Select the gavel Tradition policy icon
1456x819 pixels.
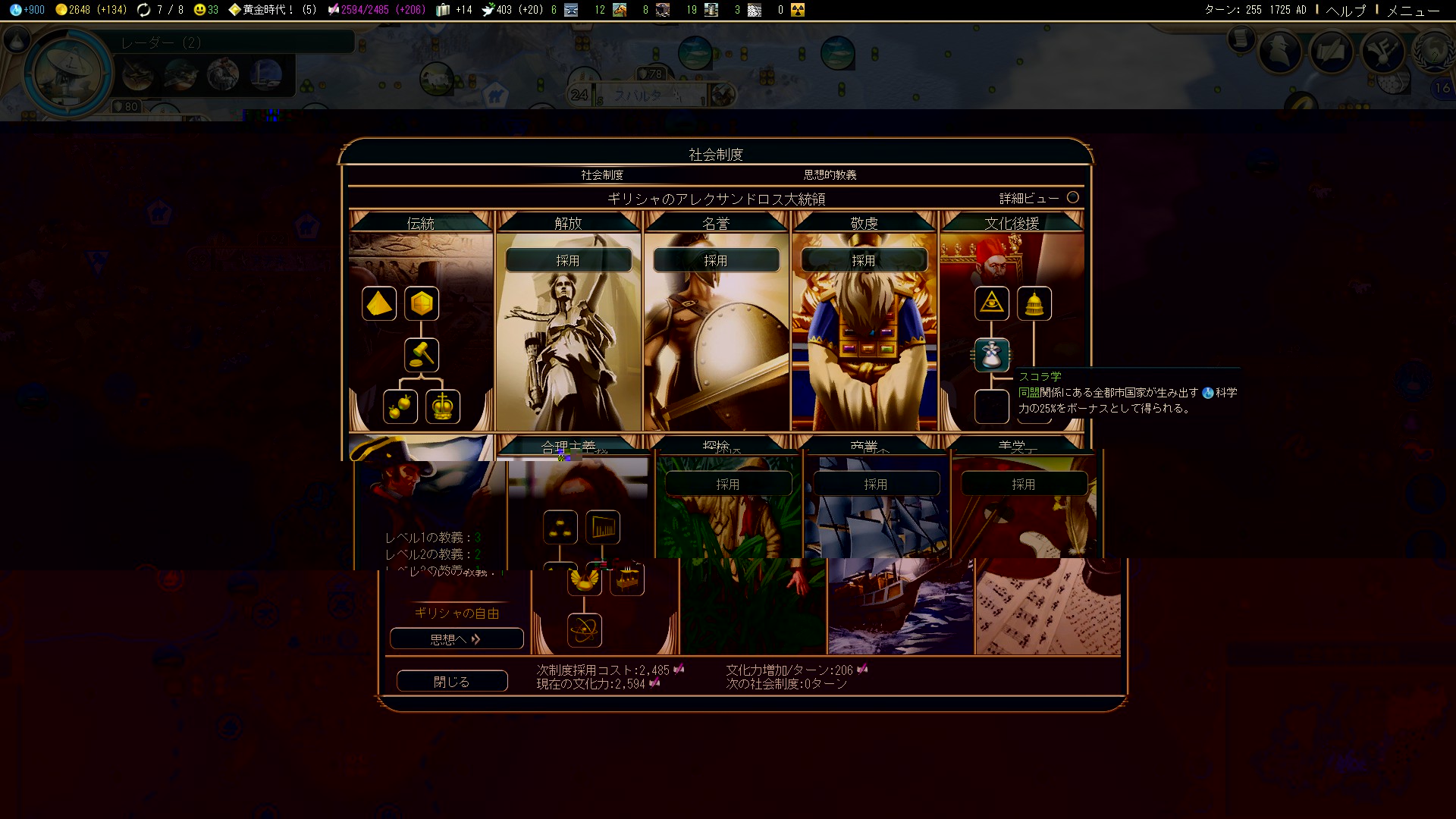pyautogui.click(x=422, y=355)
